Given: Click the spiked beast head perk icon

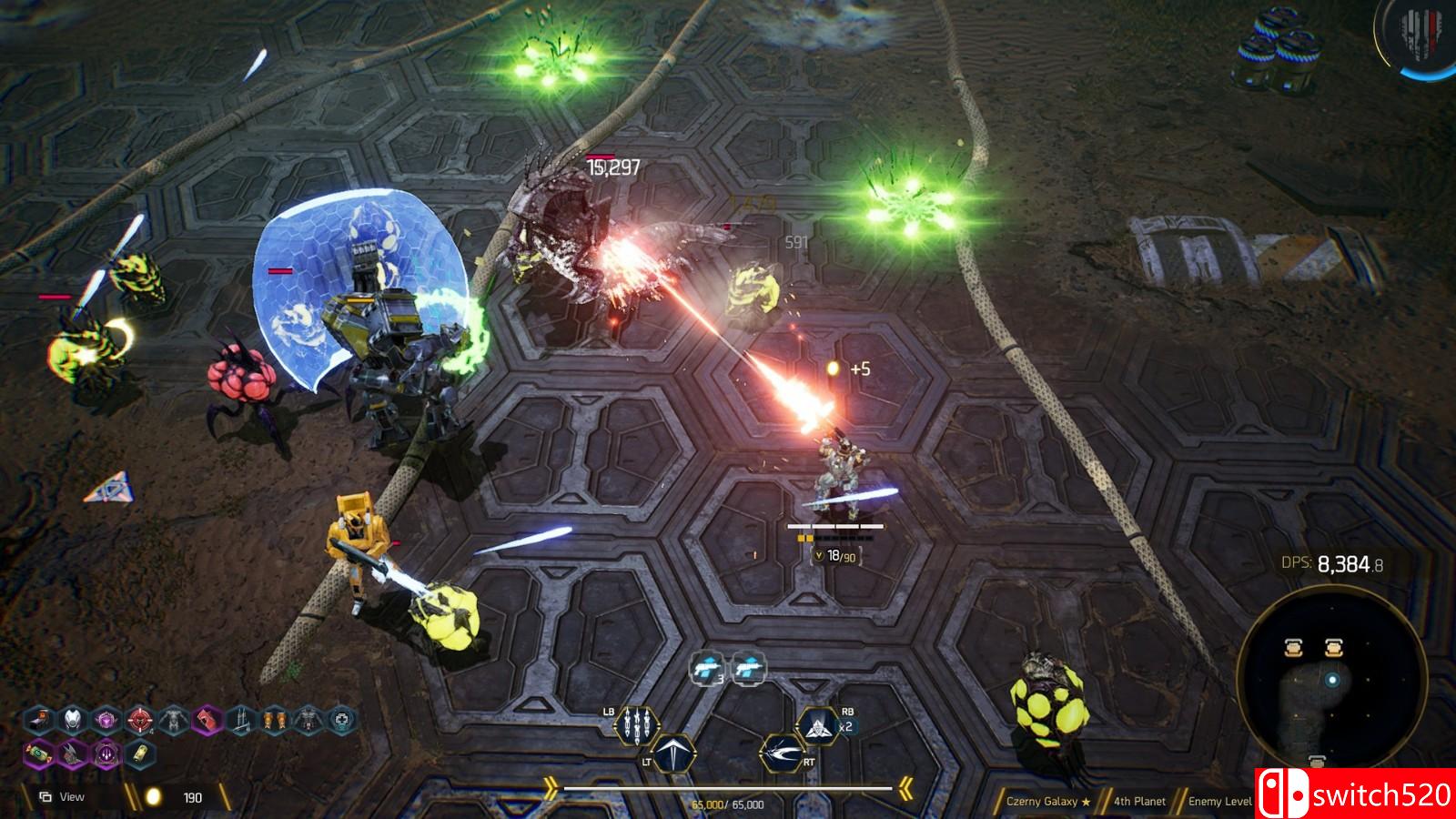Looking at the screenshot, I should [x=73, y=753].
